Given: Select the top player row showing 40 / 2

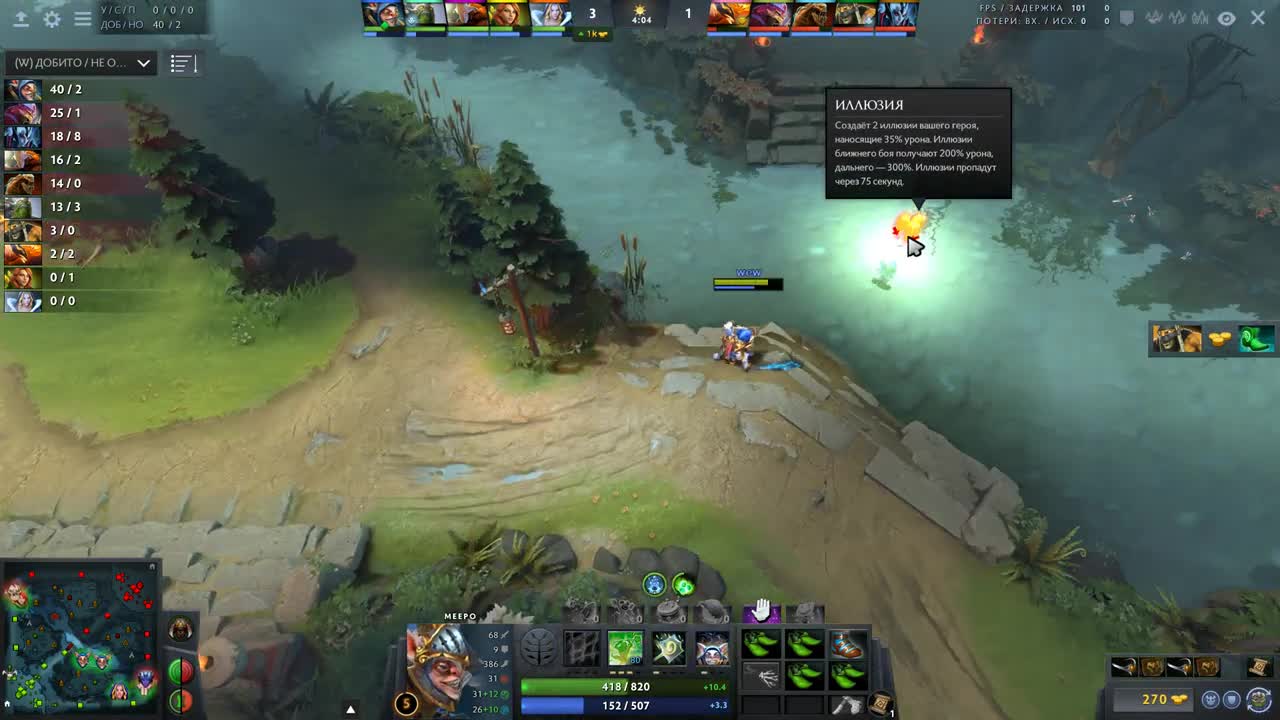Looking at the screenshot, I should (x=60, y=89).
